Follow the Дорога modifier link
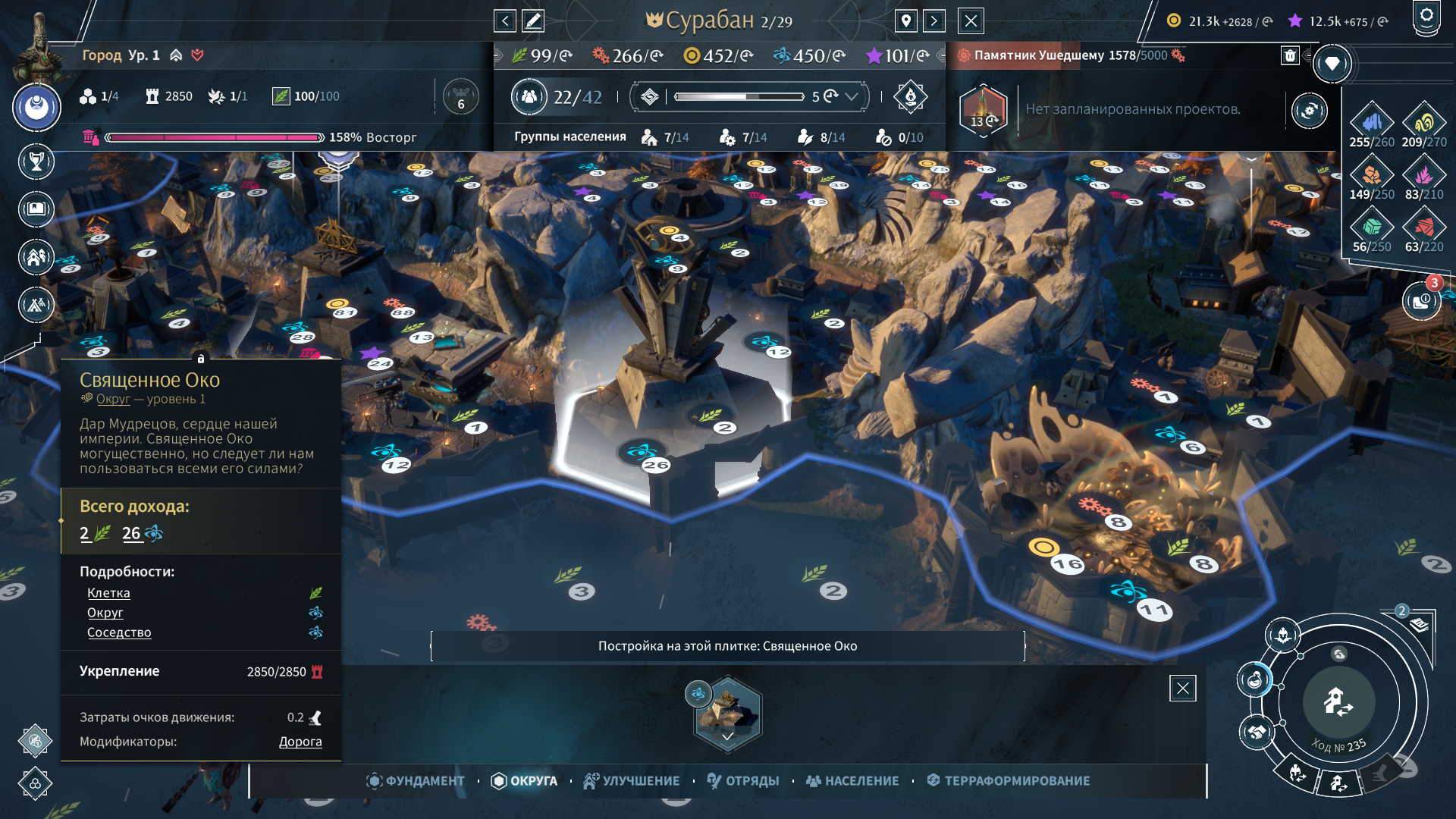This screenshot has height=819, width=1456. [x=300, y=742]
